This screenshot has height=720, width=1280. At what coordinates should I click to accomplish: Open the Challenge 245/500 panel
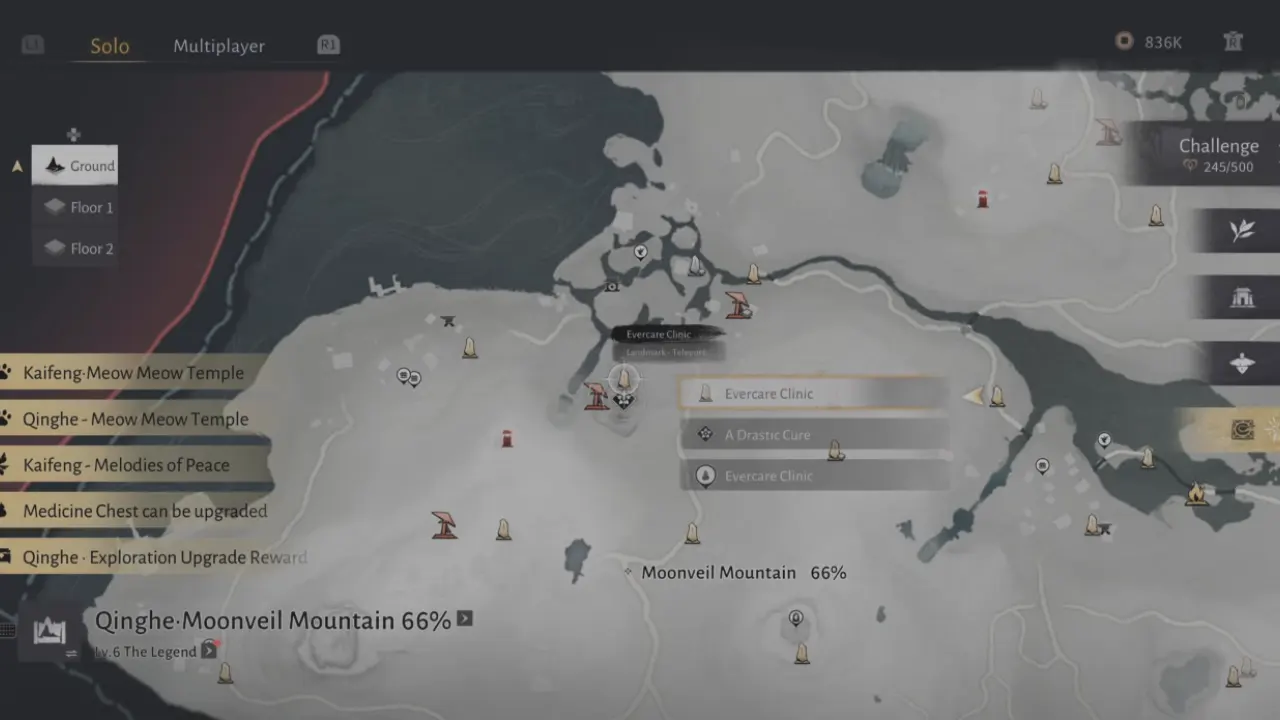point(1216,154)
